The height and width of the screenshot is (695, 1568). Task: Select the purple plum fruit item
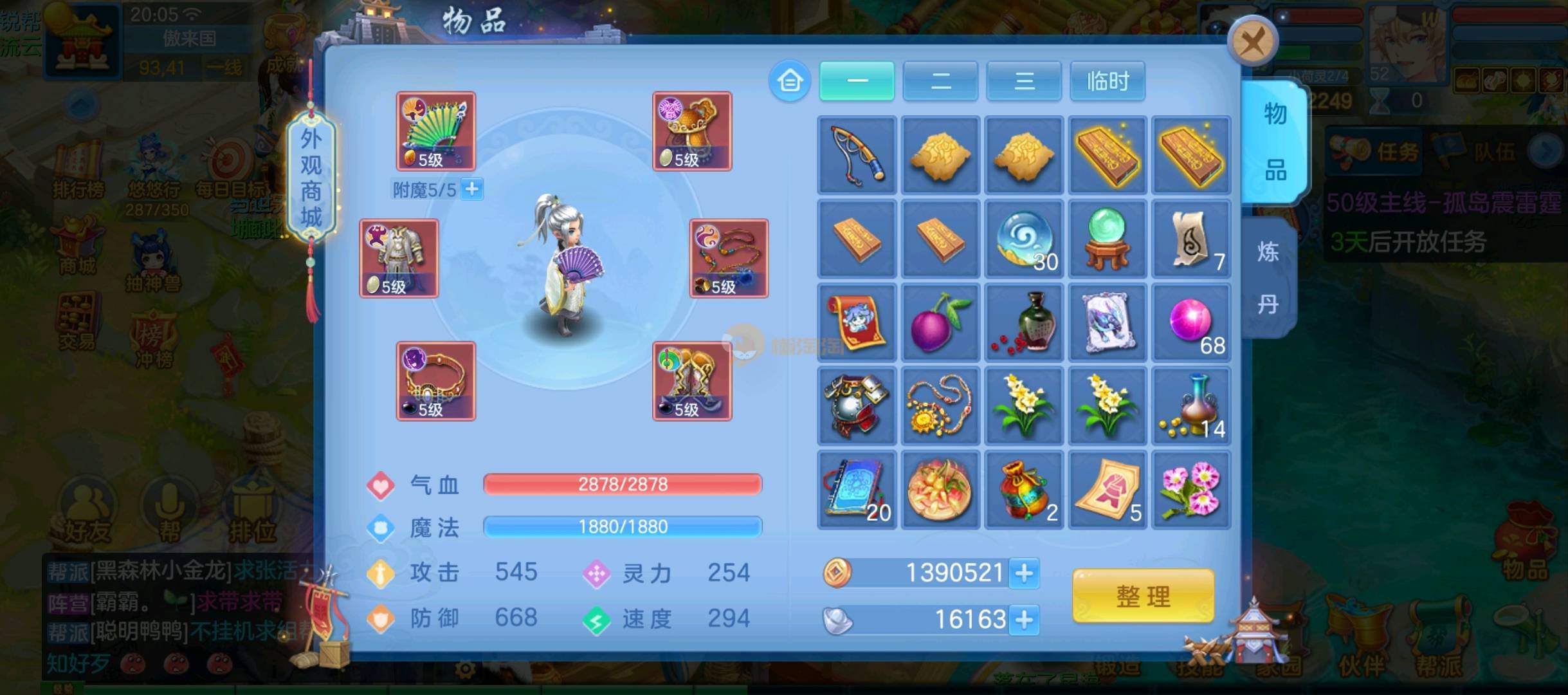pos(940,322)
